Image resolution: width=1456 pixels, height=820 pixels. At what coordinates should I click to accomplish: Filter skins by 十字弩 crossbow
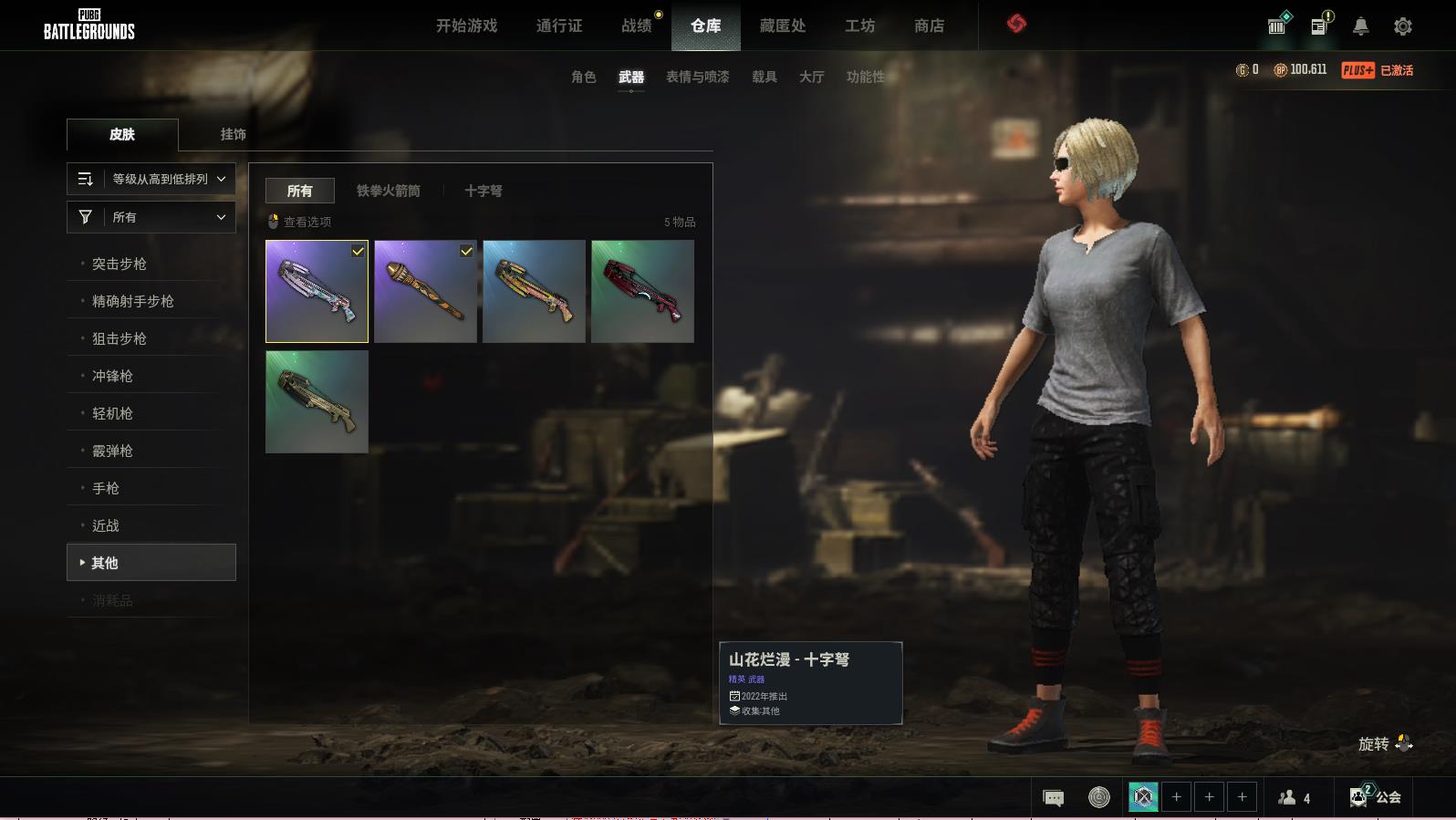(x=483, y=191)
